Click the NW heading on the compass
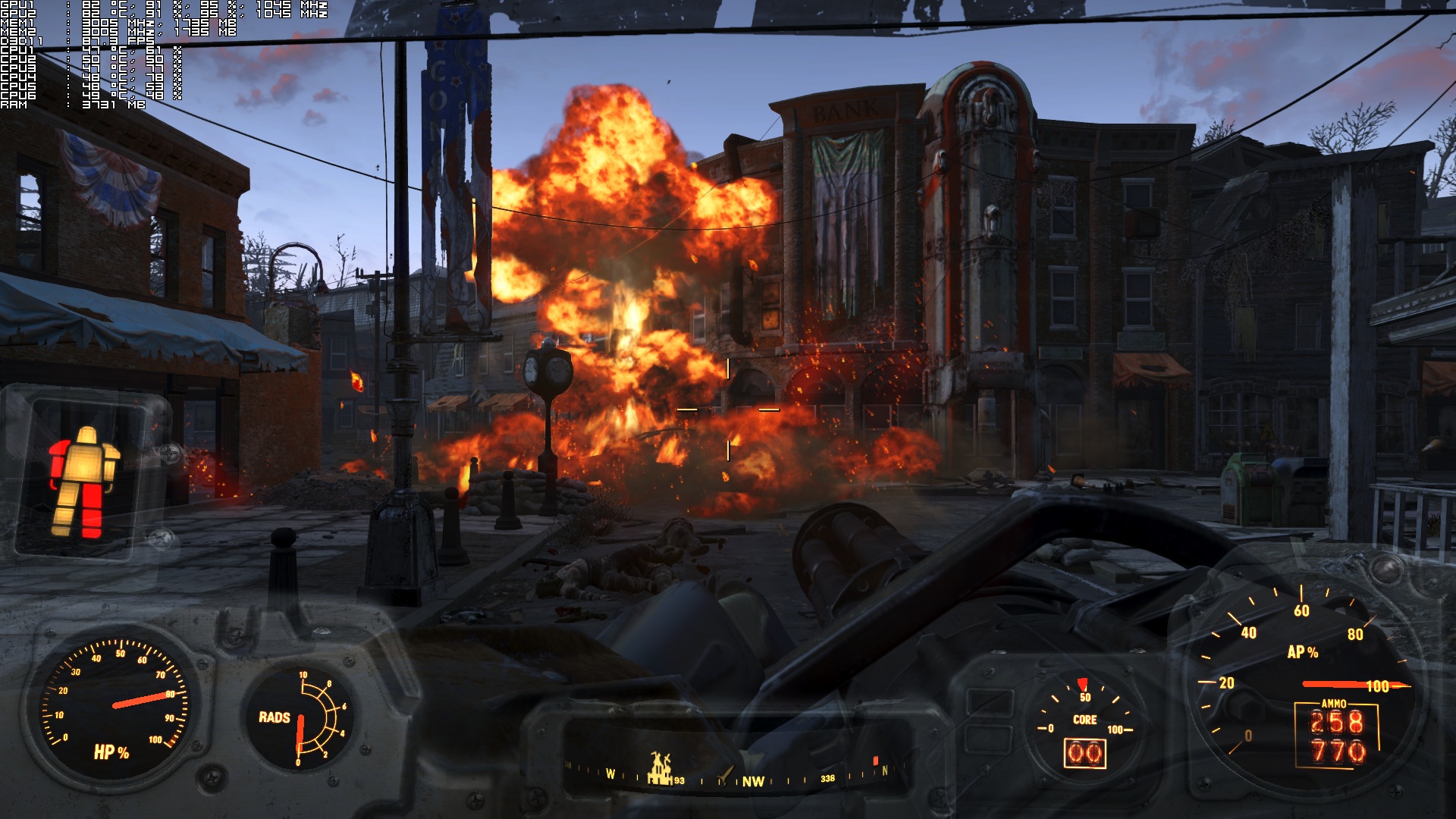 pyautogui.click(x=752, y=781)
